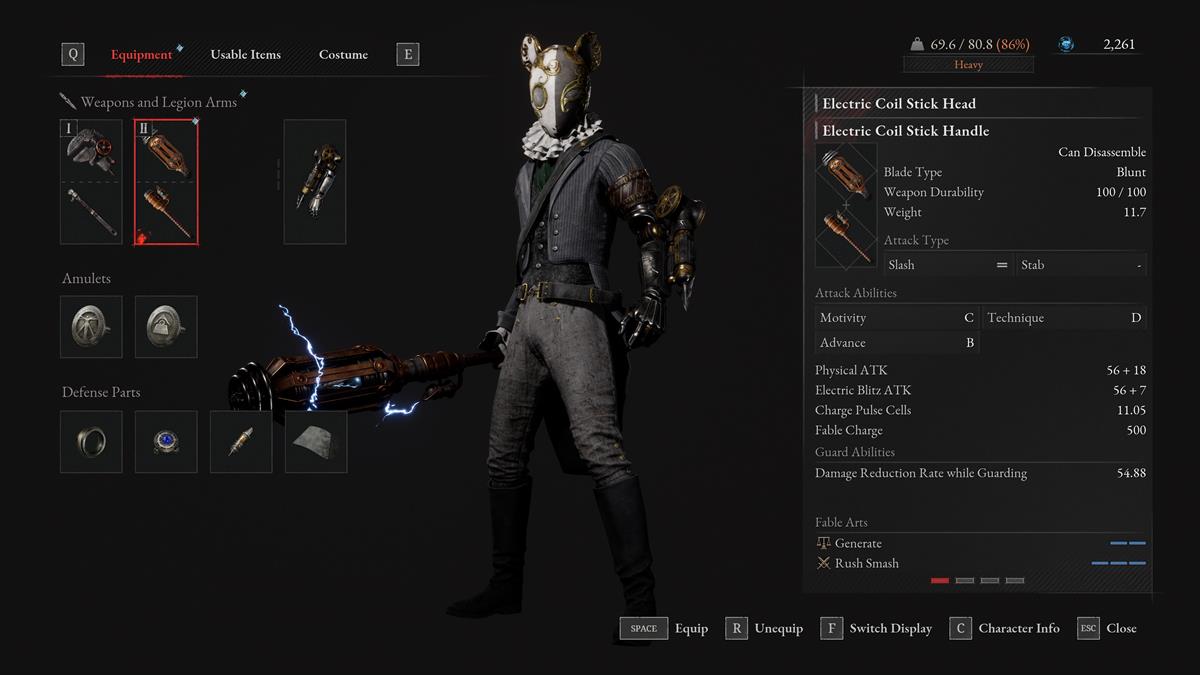The width and height of the screenshot is (1200, 675).
Task: Activate Switch Display
Action: [x=877, y=628]
